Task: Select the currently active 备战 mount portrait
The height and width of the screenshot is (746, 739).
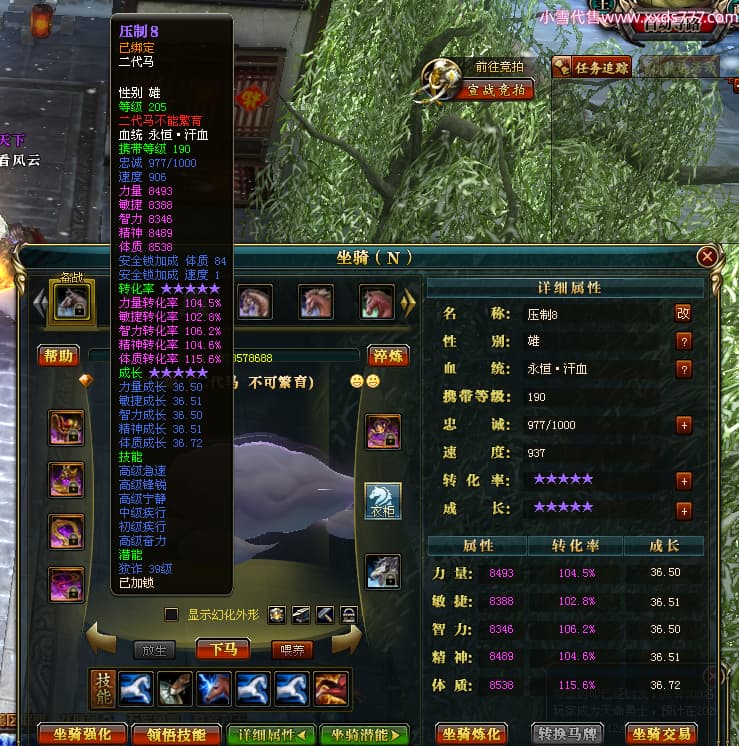Action: click(x=71, y=301)
